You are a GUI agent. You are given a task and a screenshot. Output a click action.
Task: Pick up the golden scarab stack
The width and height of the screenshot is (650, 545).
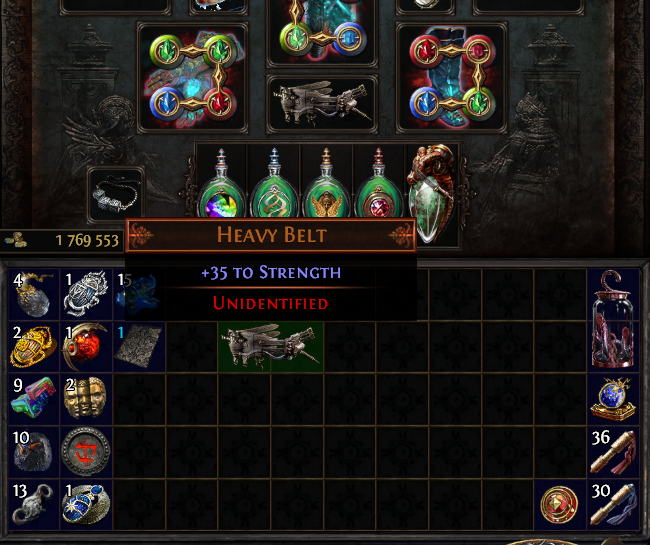[x=34, y=347]
